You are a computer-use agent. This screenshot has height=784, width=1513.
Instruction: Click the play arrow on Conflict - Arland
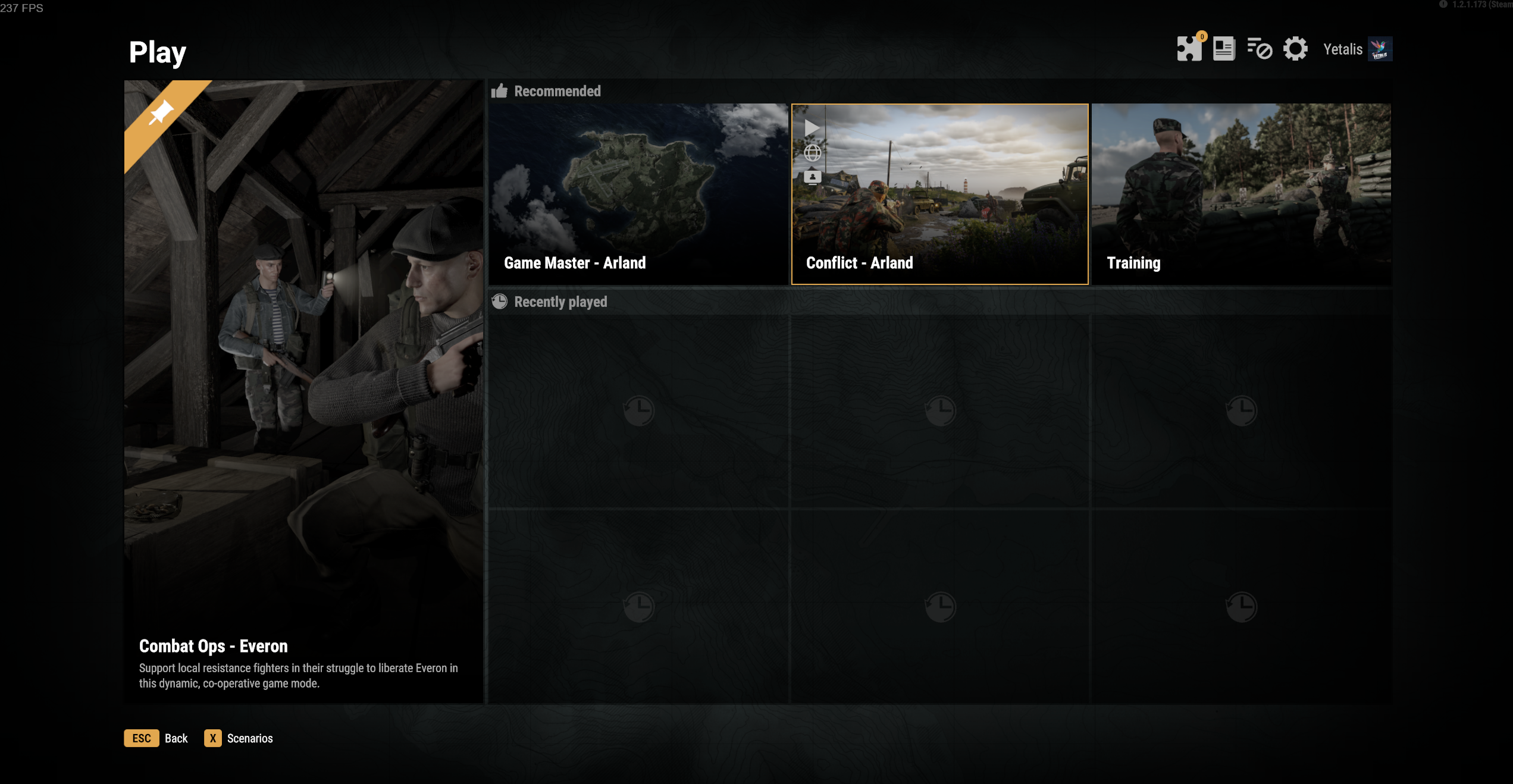point(812,127)
